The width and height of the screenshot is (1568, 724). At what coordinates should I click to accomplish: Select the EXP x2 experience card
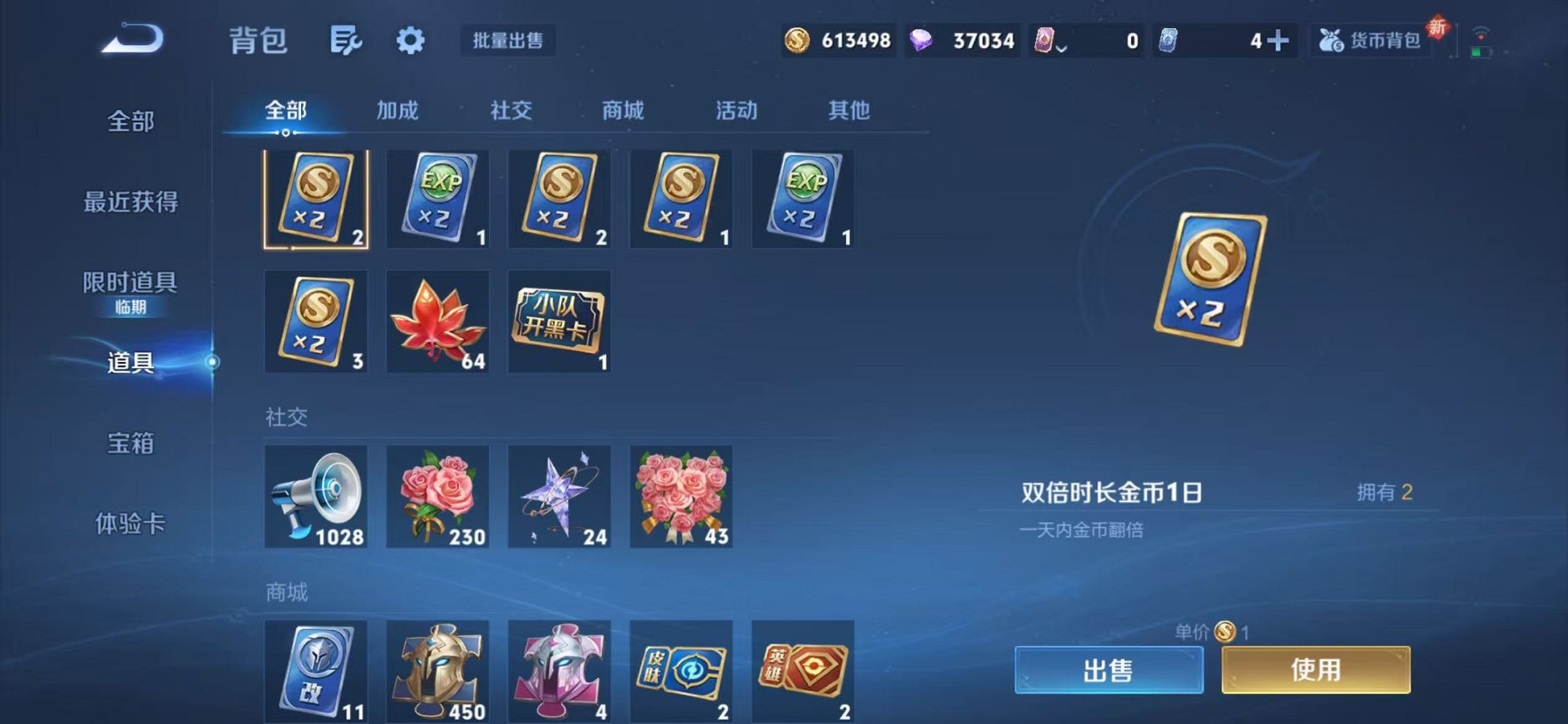pyautogui.click(x=437, y=198)
